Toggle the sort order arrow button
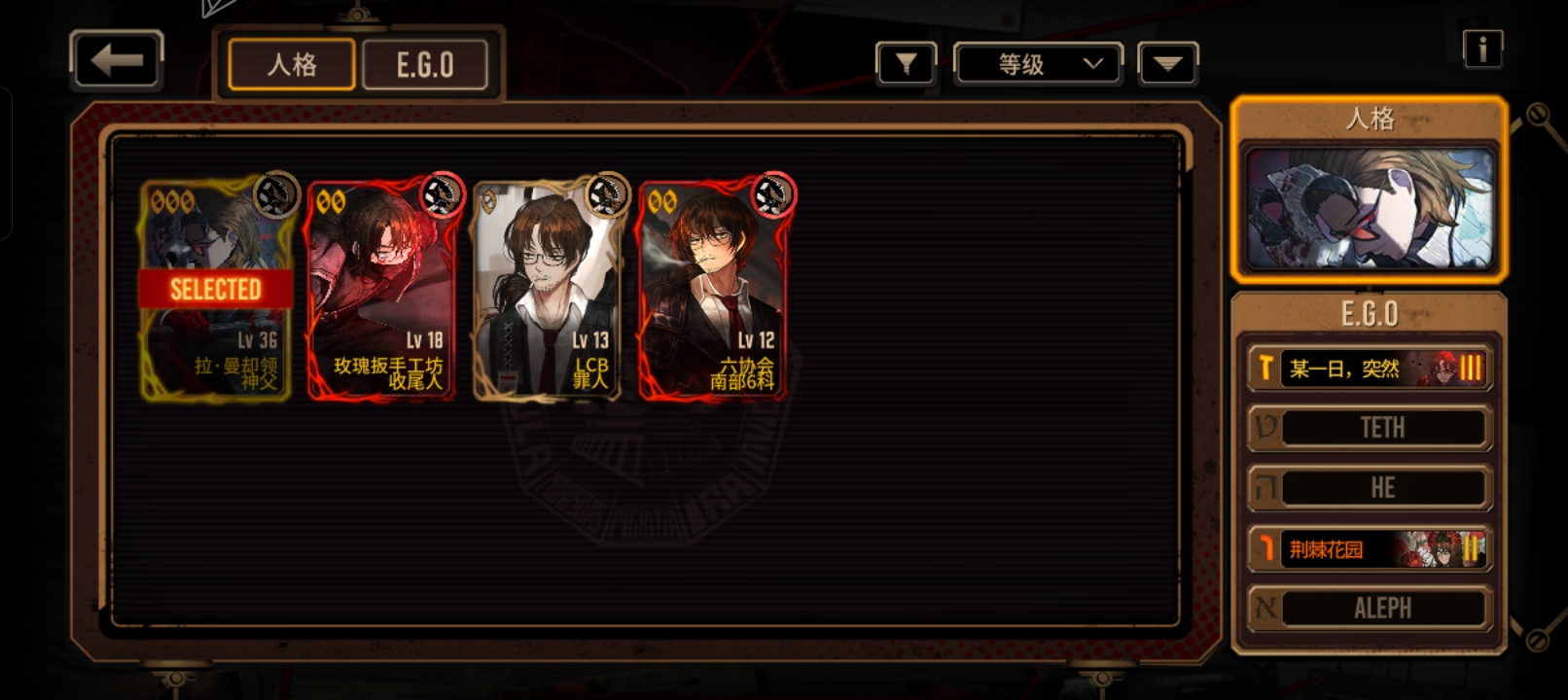1568x700 pixels. pos(1167,64)
